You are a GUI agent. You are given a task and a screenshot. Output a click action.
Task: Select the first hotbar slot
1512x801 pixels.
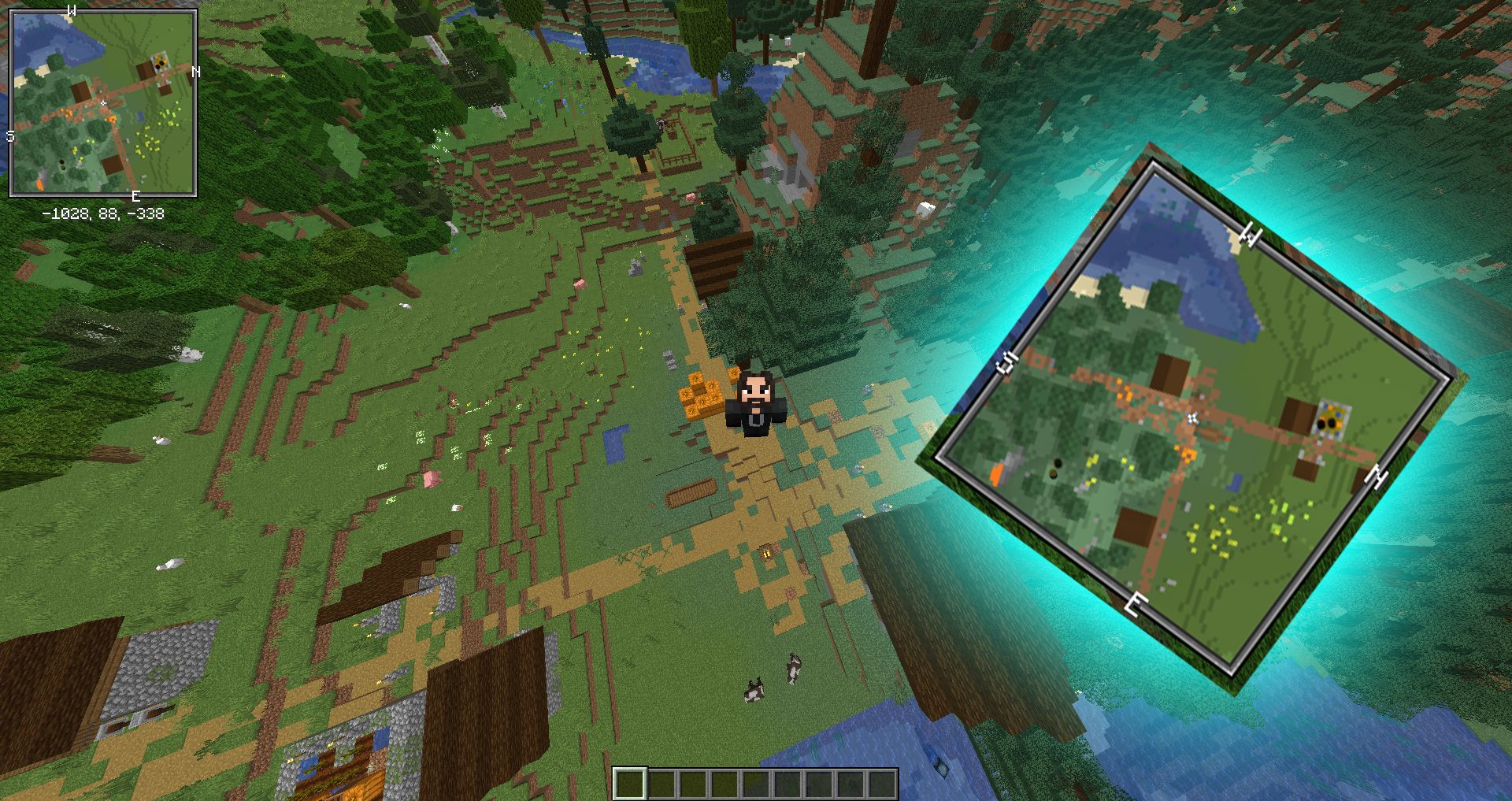coord(630,784)
